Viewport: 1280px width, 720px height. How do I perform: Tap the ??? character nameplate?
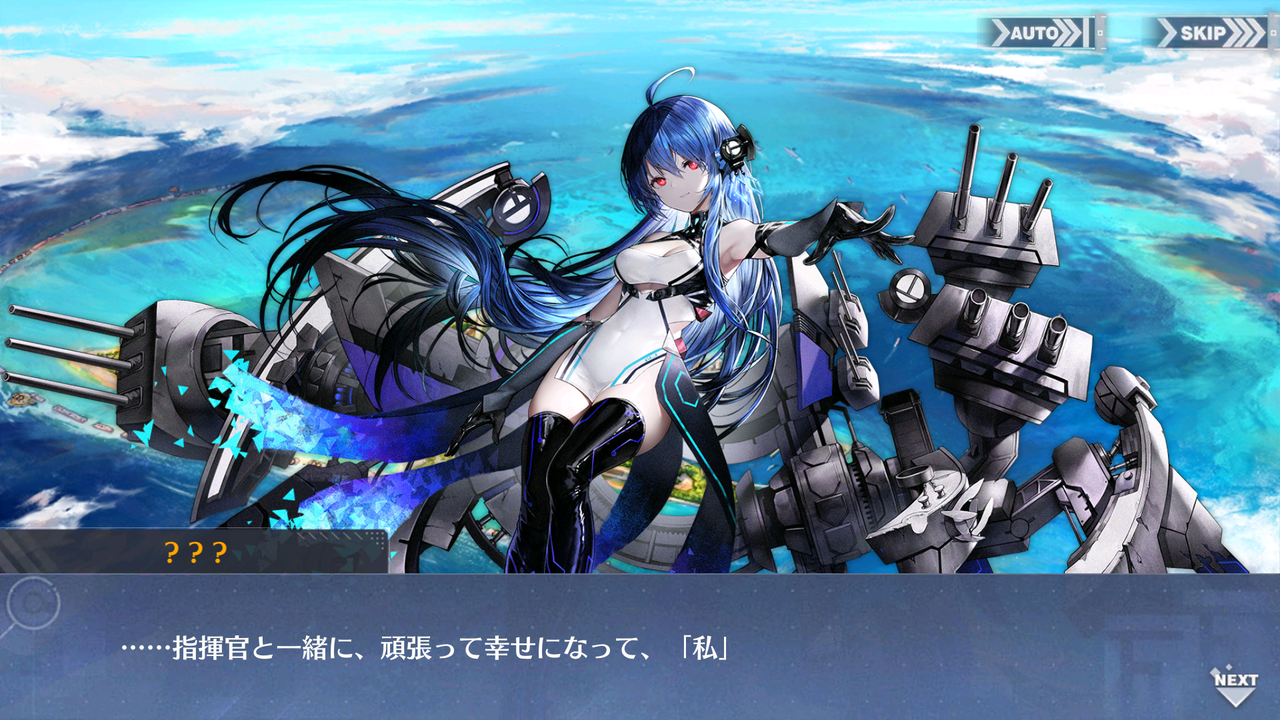(x=196, y=551)
